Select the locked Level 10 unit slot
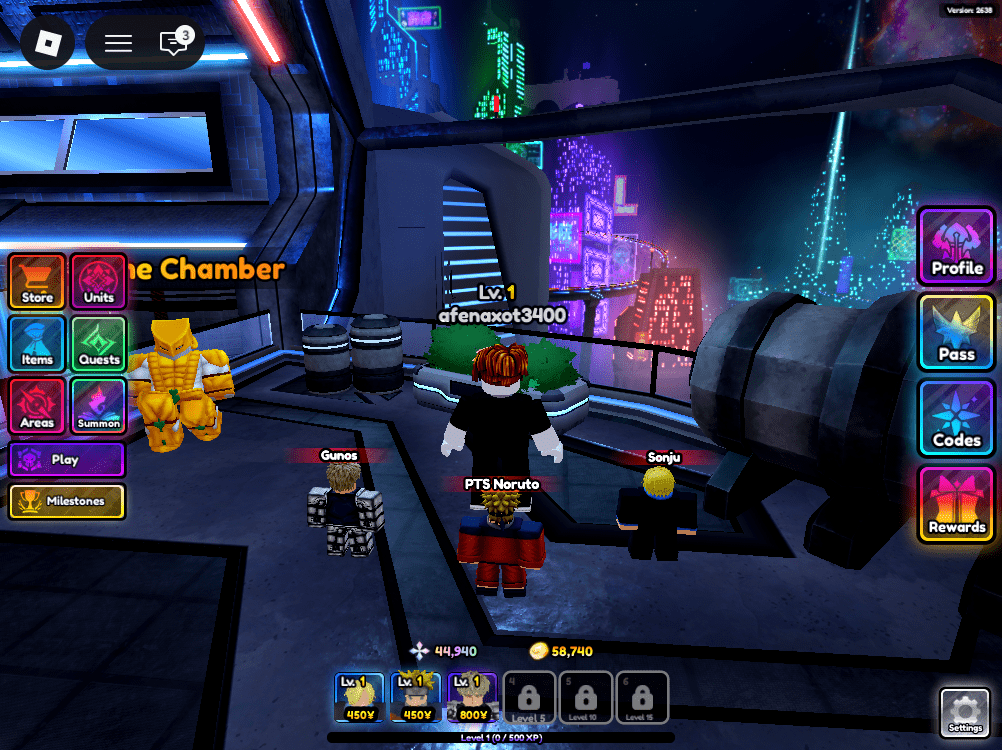 [x=586, y=697]
